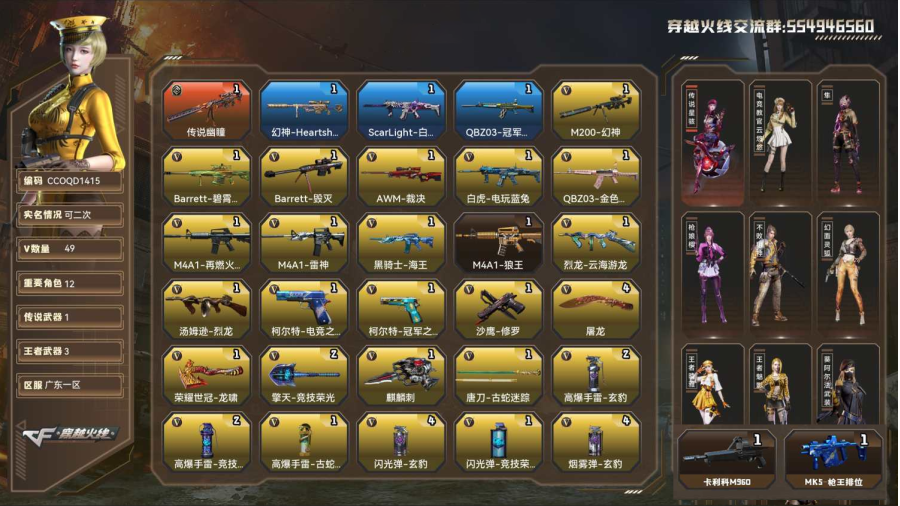Select the 唐刀-古蛇迷踪 sword slot
This screenshot has width=900, height=506.
click(x=499, y=375)
